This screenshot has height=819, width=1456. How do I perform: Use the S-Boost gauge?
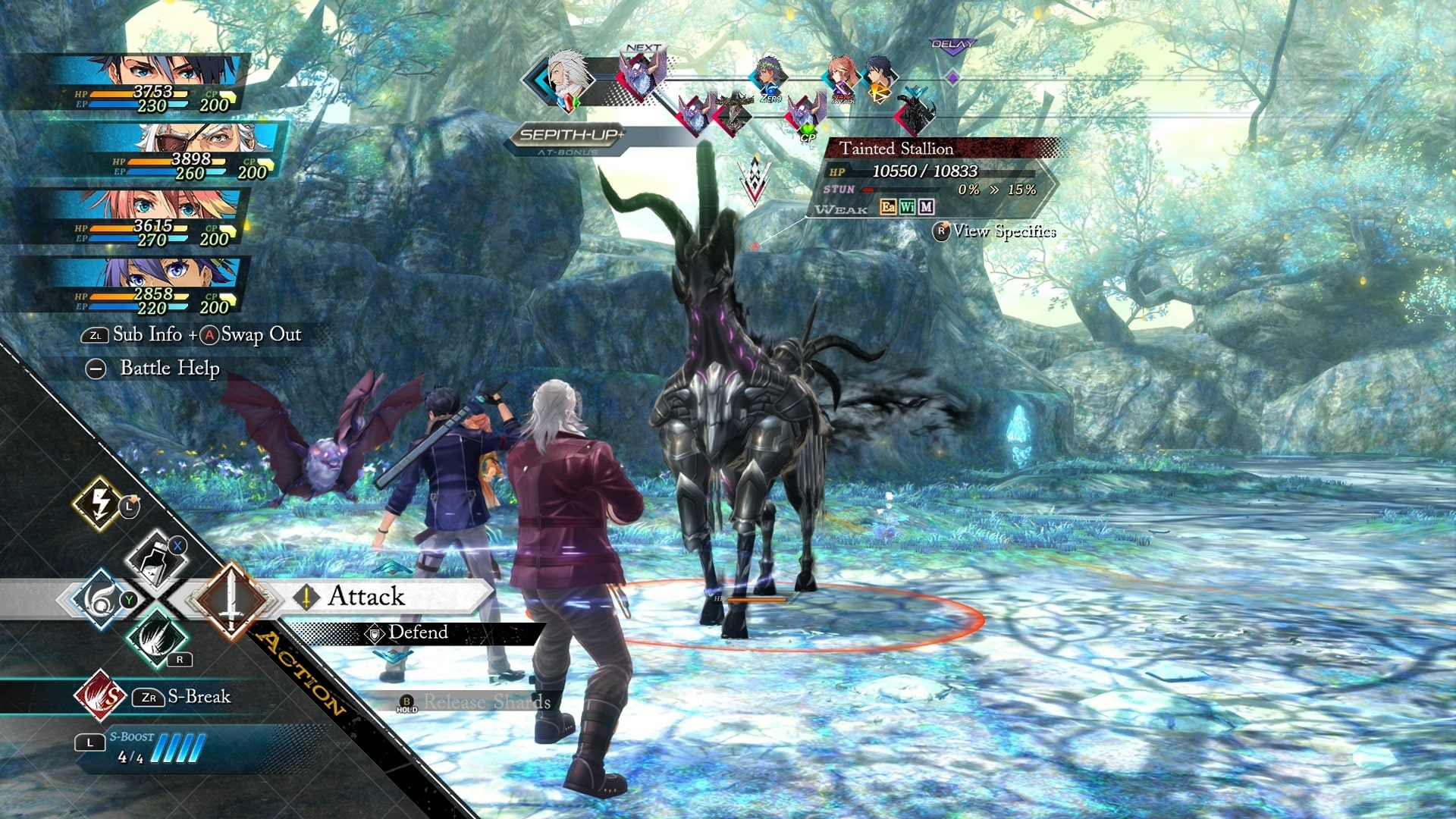[159, 748]
